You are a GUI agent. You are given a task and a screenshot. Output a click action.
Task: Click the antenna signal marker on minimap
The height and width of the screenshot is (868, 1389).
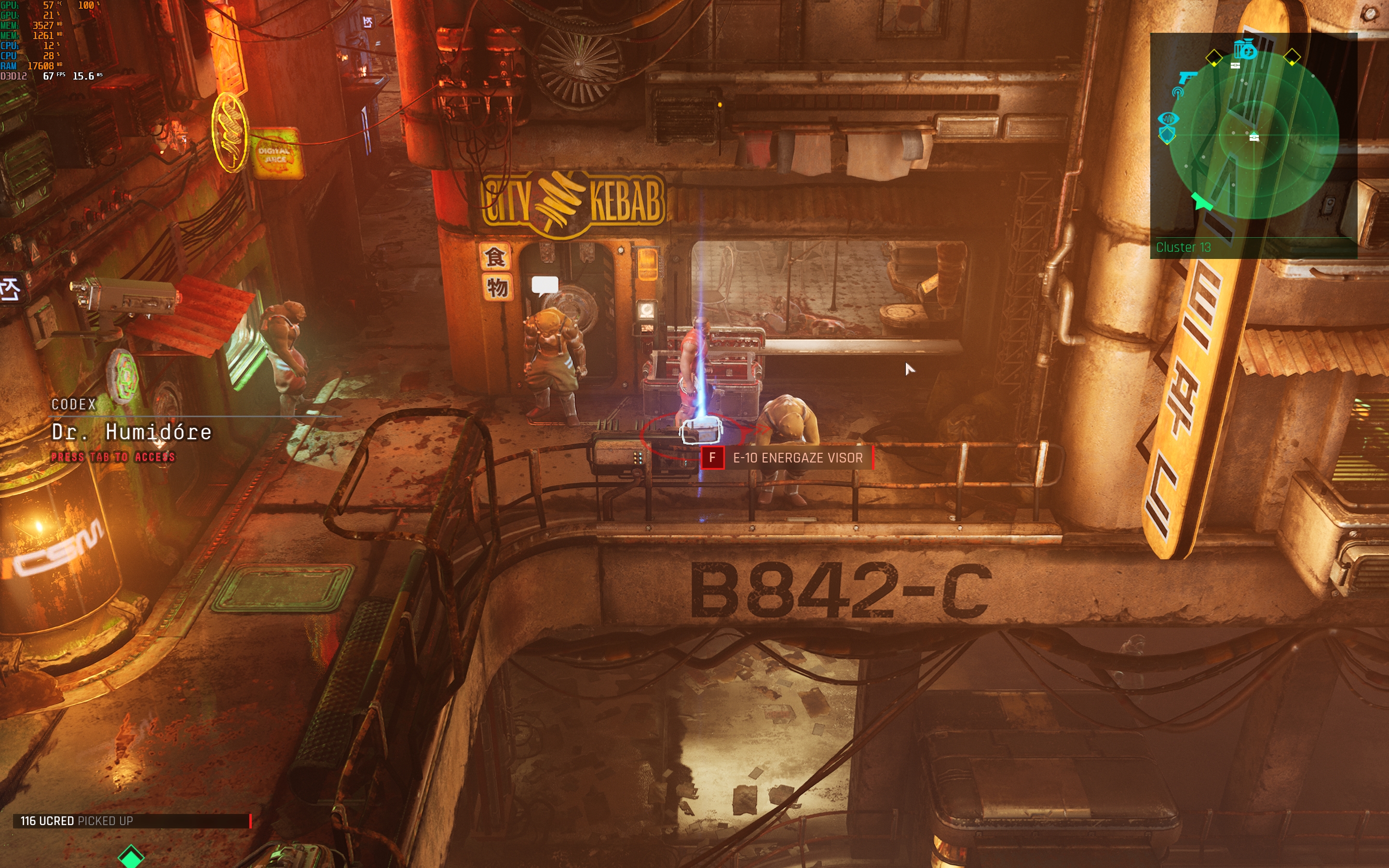pos(1178,93)
